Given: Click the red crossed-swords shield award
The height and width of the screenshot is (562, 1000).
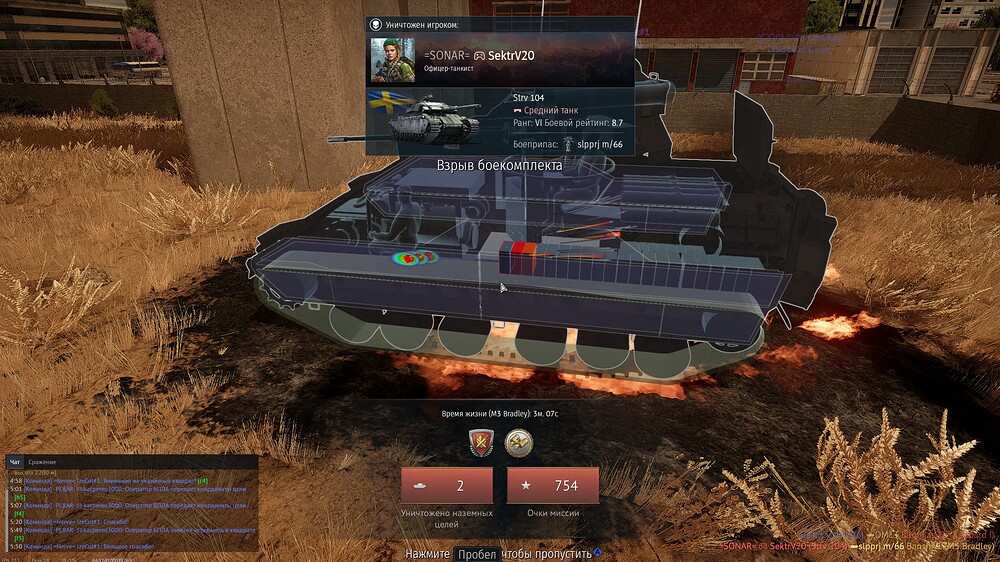Looking at the screenshot, I should coord(482,441).
